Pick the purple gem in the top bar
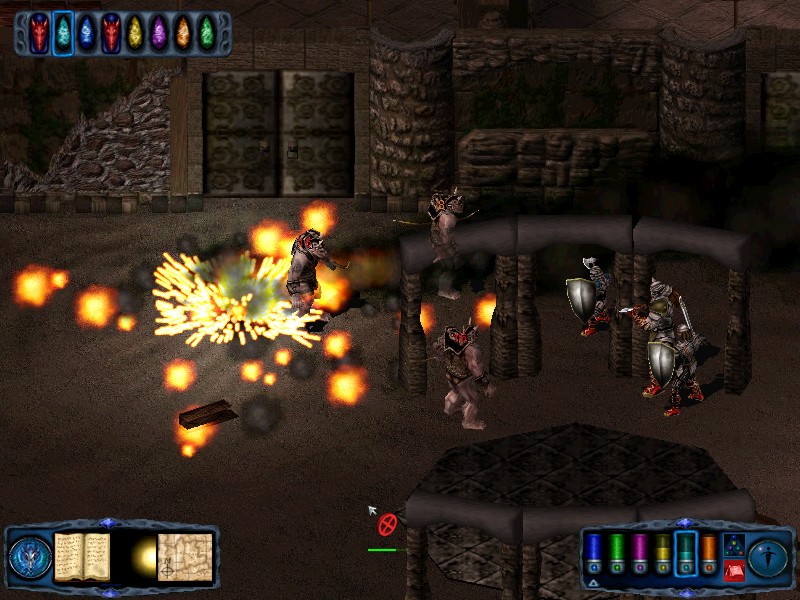The image size is (800, 600). point(159,33)
